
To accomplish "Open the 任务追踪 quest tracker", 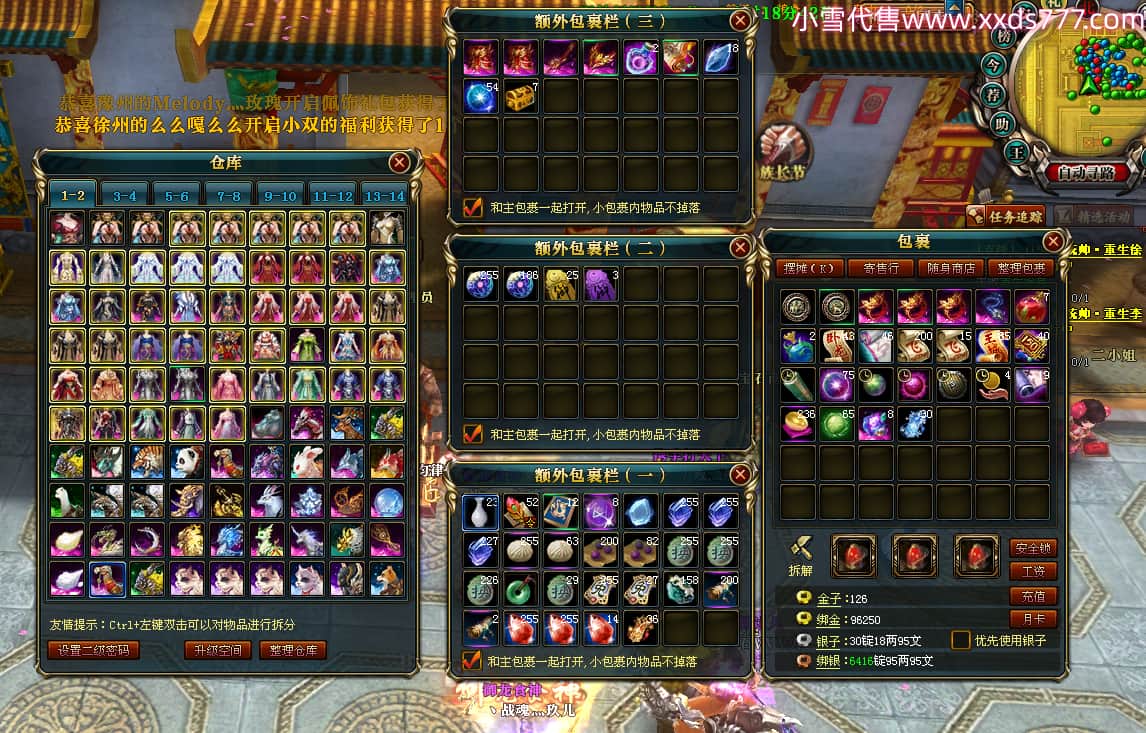I will point(1006,215).
